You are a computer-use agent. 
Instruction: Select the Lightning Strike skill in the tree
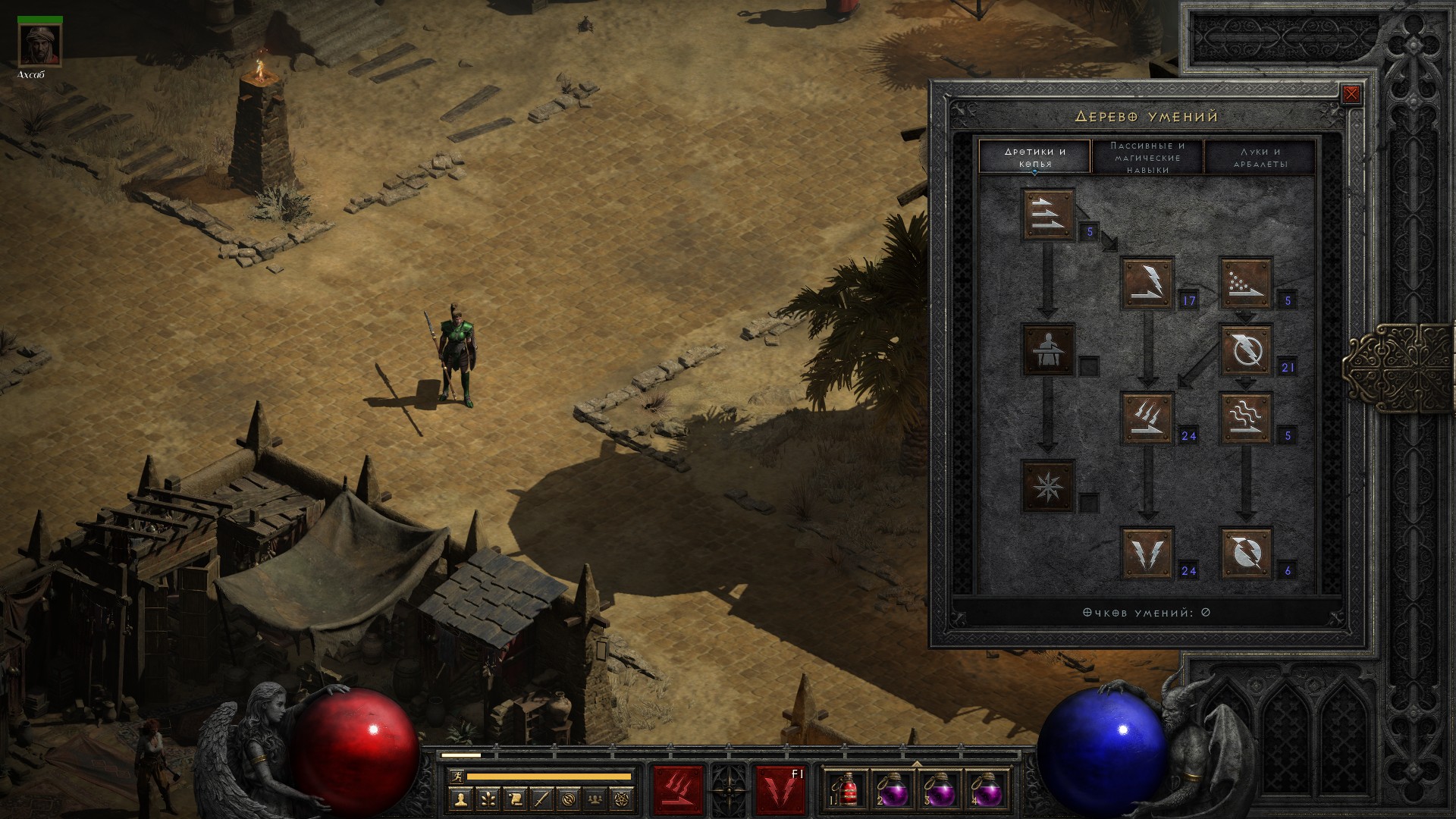tap(1147, 553)
